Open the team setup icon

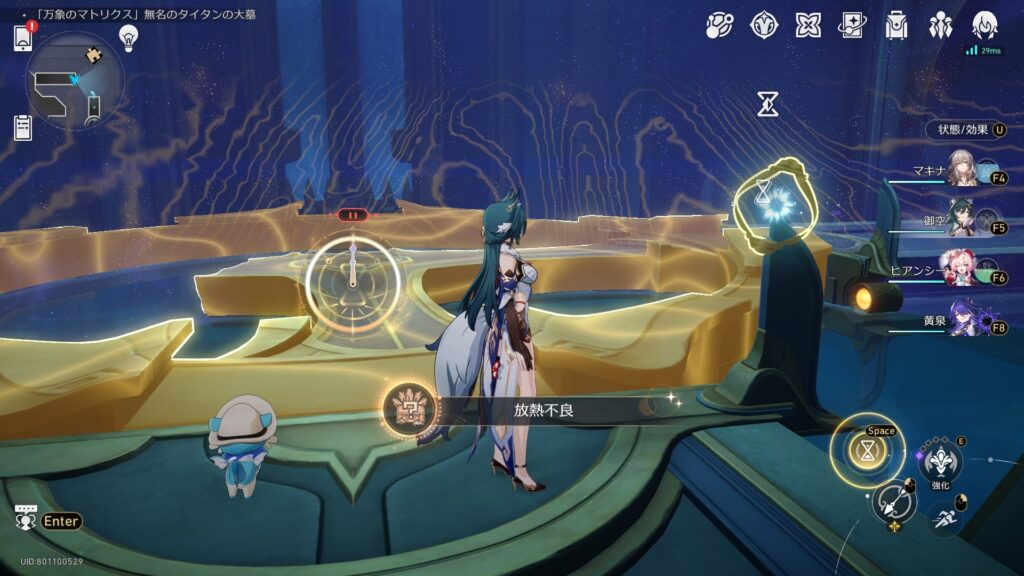coord(941,25)
